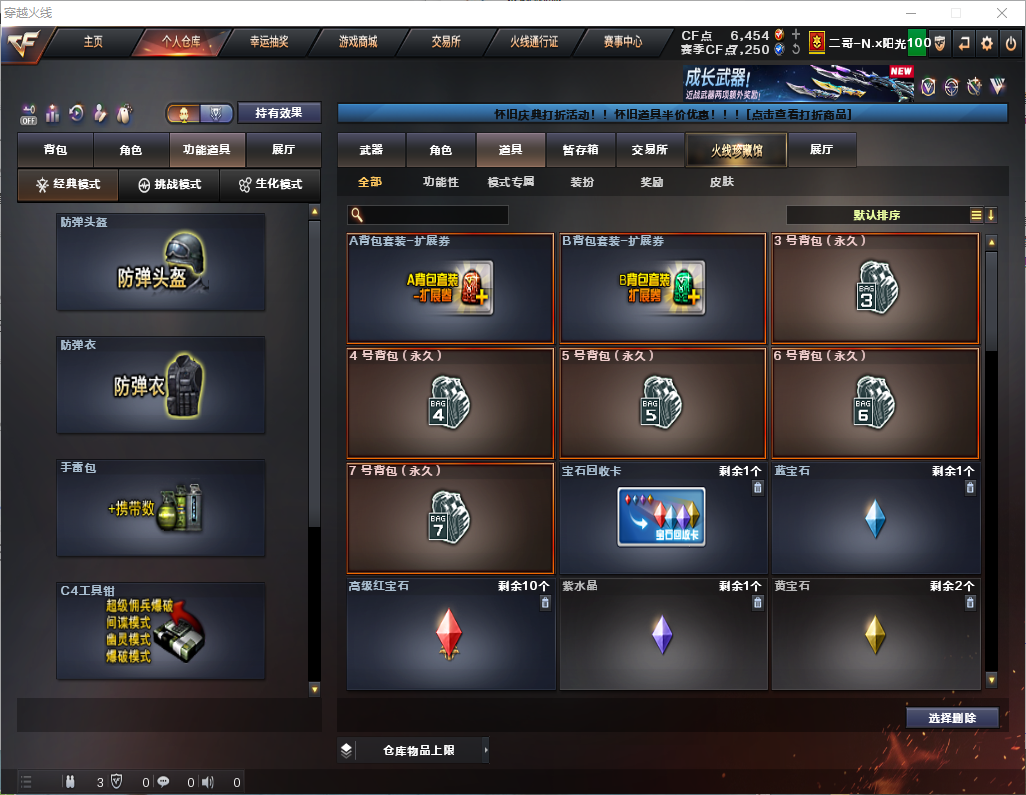Image resolution: width=1026 pixels, height=795 pixels.
Task: Pick the 3号背包 permanent bag item
Action: [x=875, y=289]
